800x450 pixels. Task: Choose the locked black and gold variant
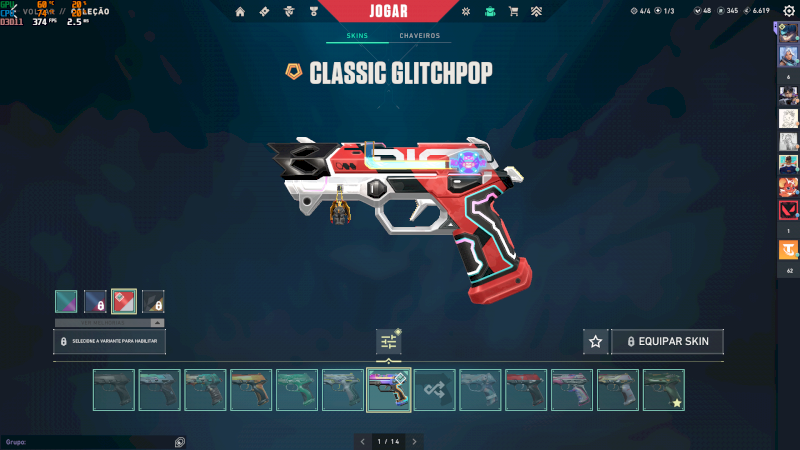(x=153, y=301)
